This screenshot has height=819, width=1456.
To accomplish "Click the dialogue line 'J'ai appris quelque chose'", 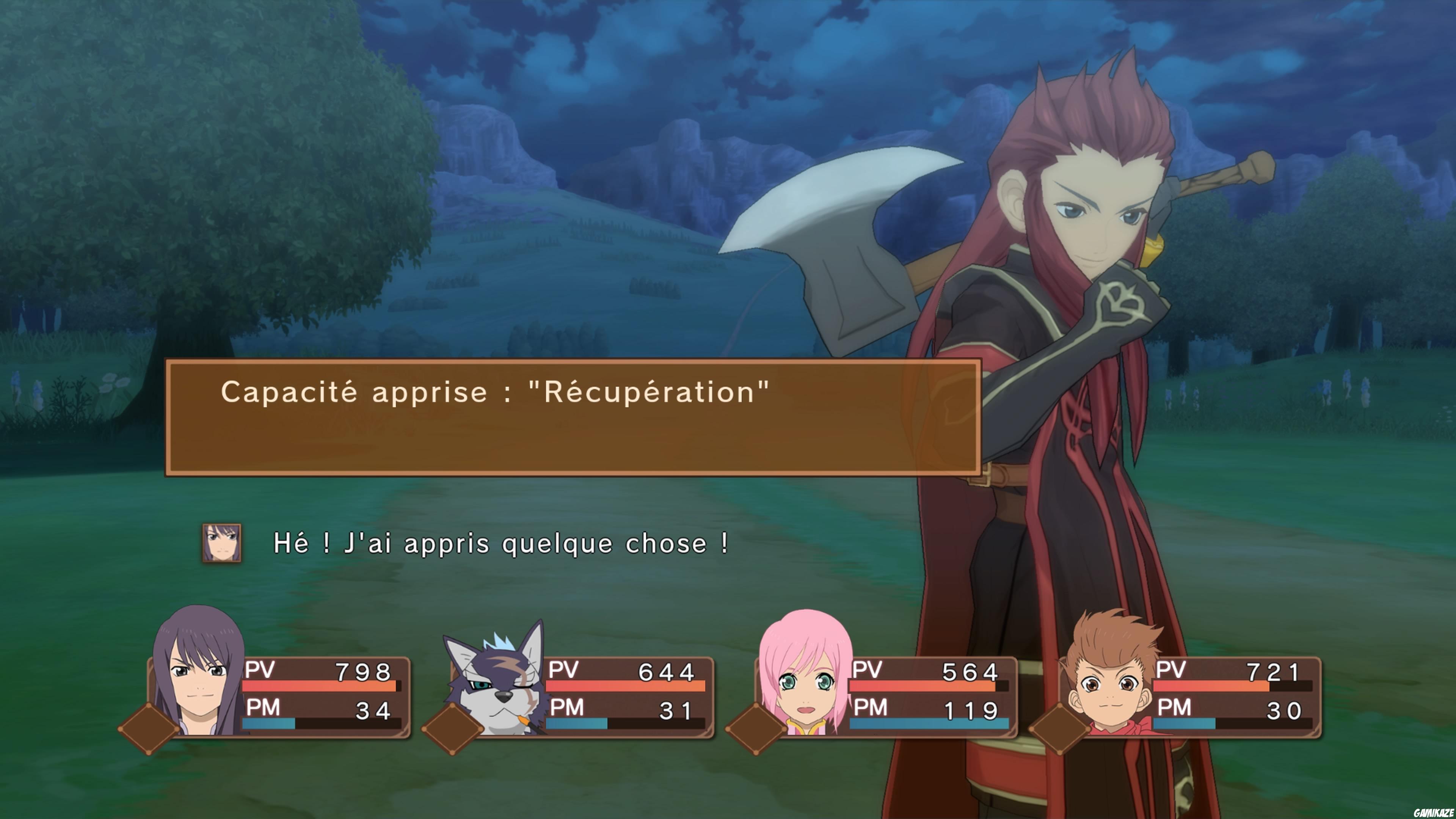I will click(500, 544).
